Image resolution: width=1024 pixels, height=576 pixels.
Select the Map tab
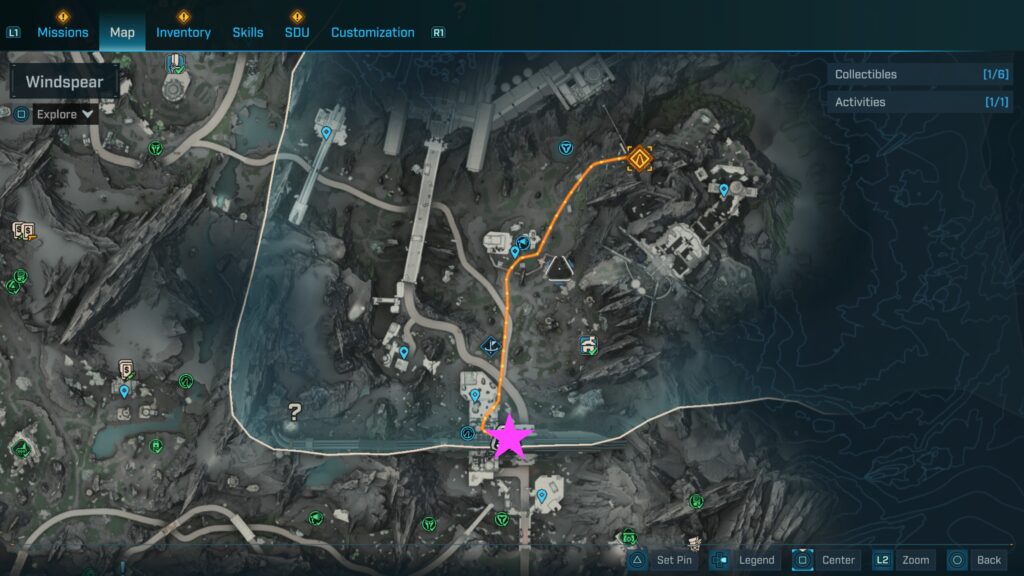click(122, 32)
